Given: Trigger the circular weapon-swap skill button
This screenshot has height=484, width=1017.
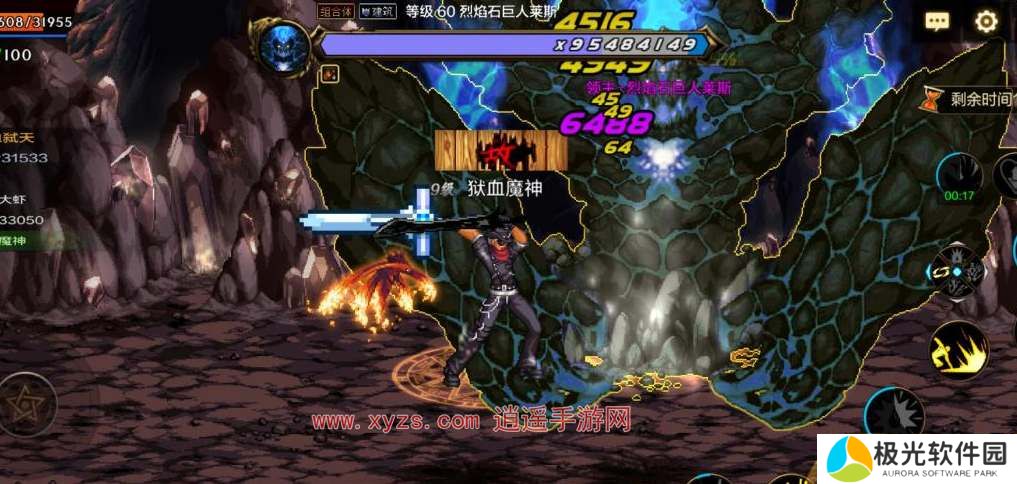Looking at the screenshot, I should (959, 270).
